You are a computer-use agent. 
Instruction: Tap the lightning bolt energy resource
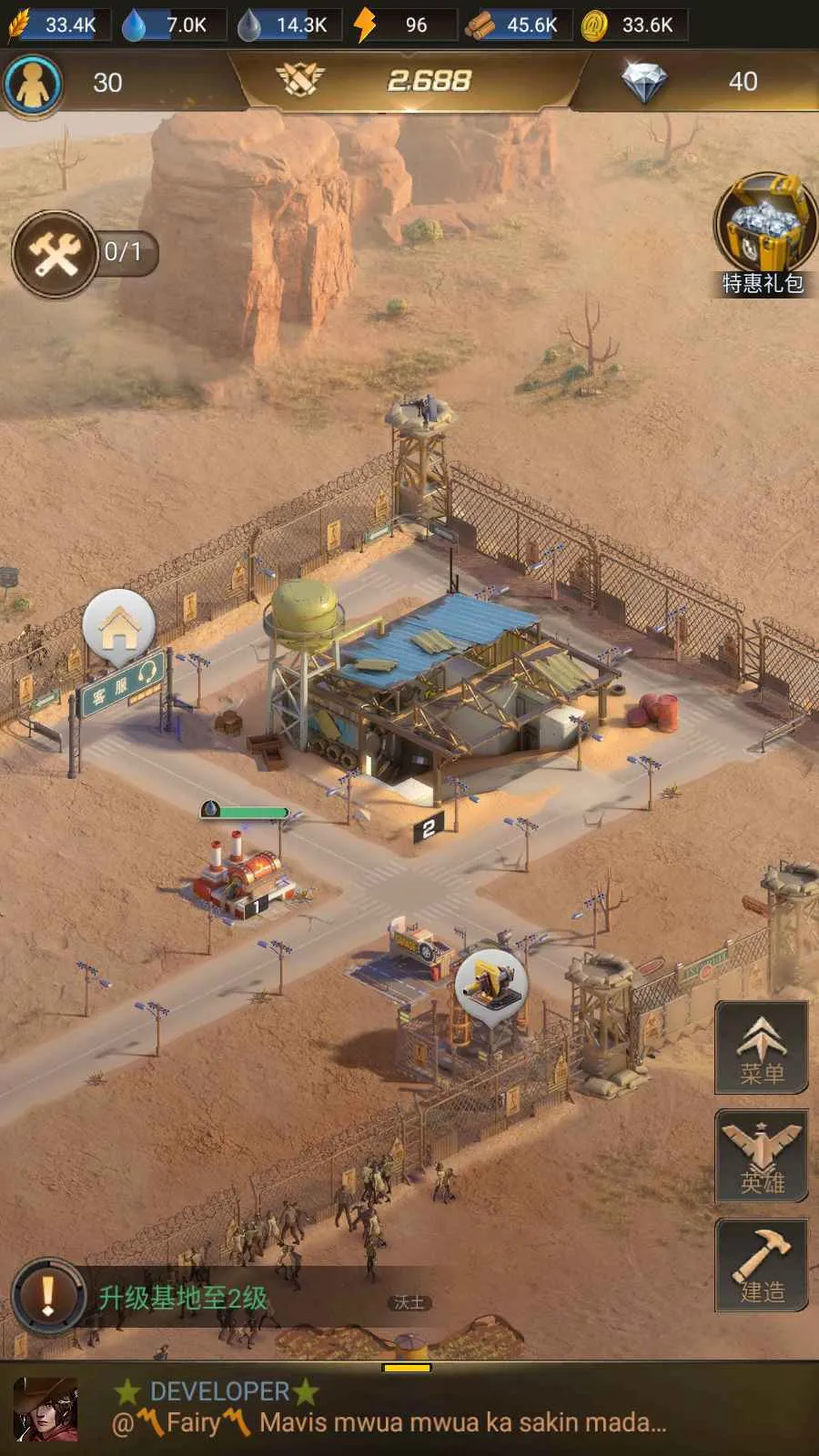click(365, 25)
